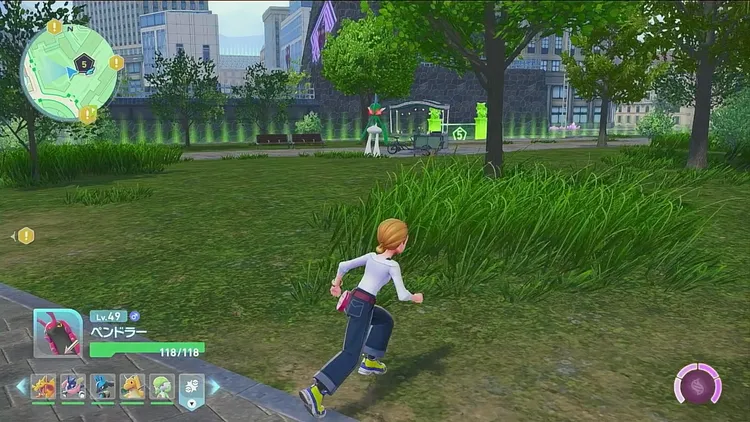Select the exclamation marker below the minimap
Screen dimensions: 750x422
coord(88,115)
